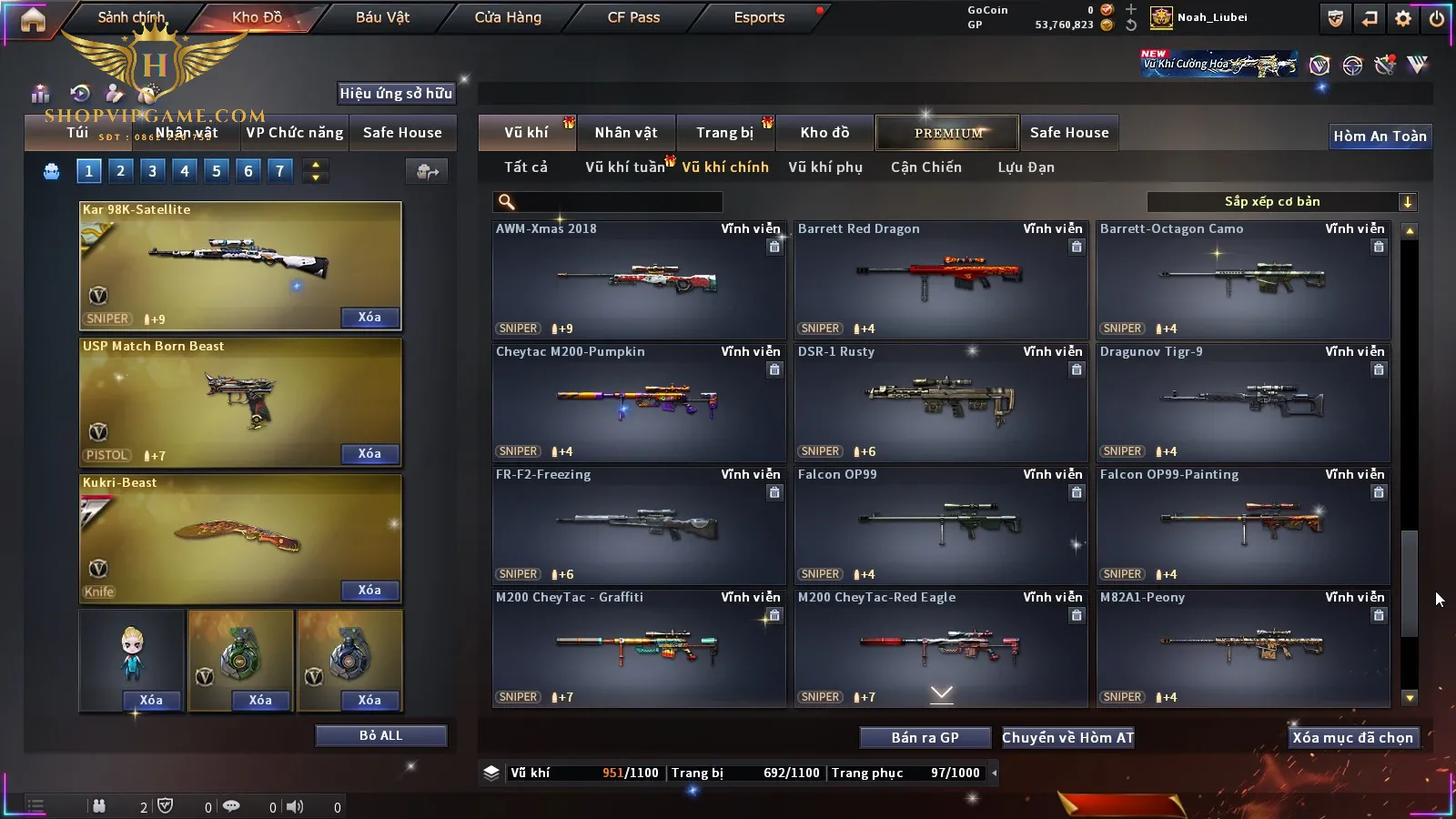This screenshot has height=819, width=1456.
Task: Switch to the Cận Chiến category
Action: [925, 167]
